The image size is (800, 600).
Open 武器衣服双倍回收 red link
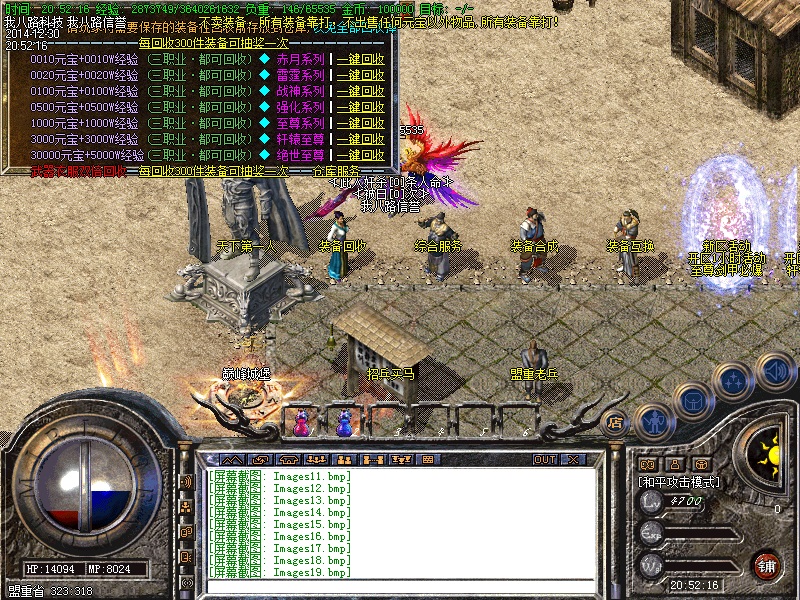78,171
